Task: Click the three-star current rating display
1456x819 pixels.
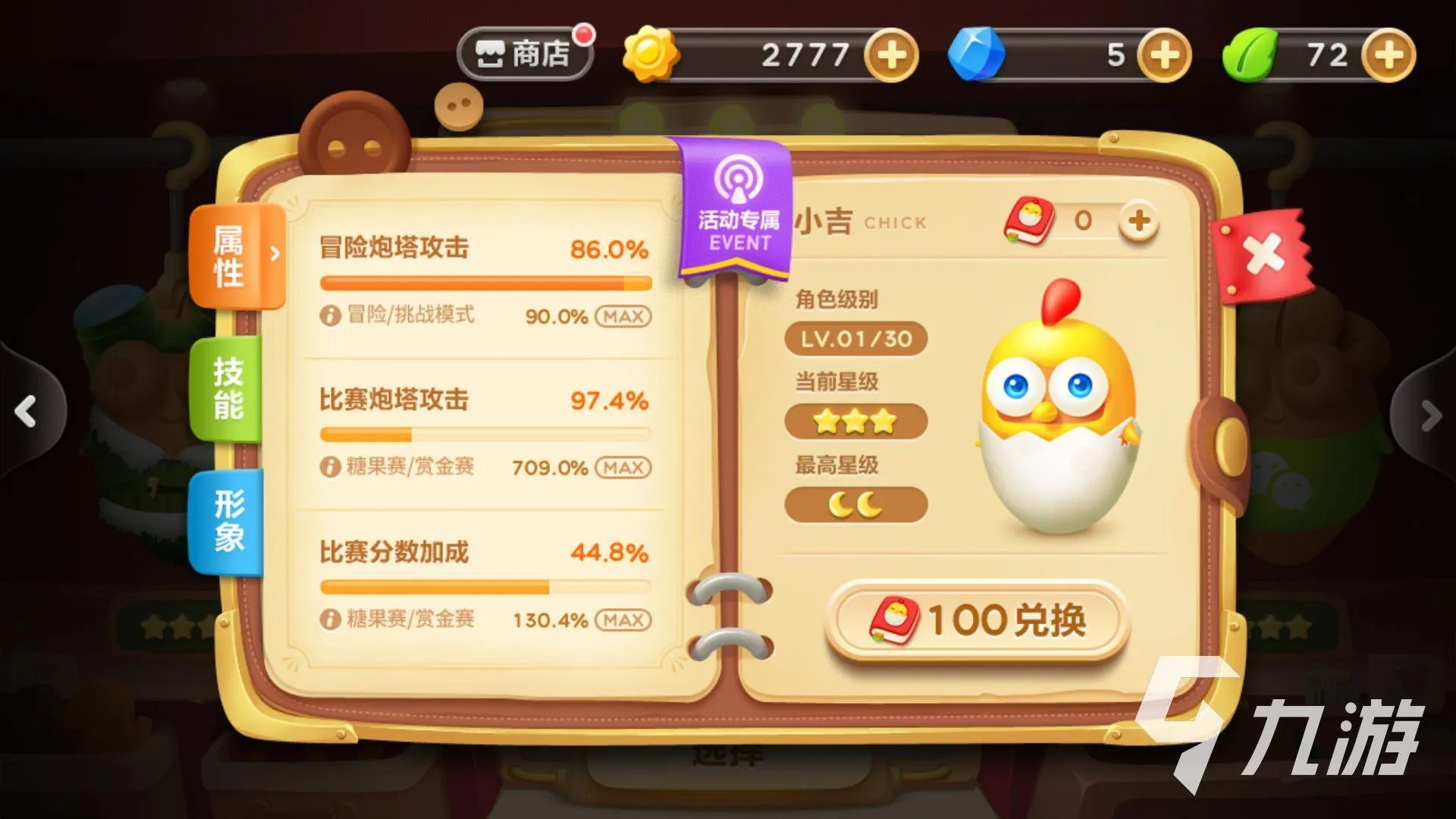Action: click(x=857, y=422)
